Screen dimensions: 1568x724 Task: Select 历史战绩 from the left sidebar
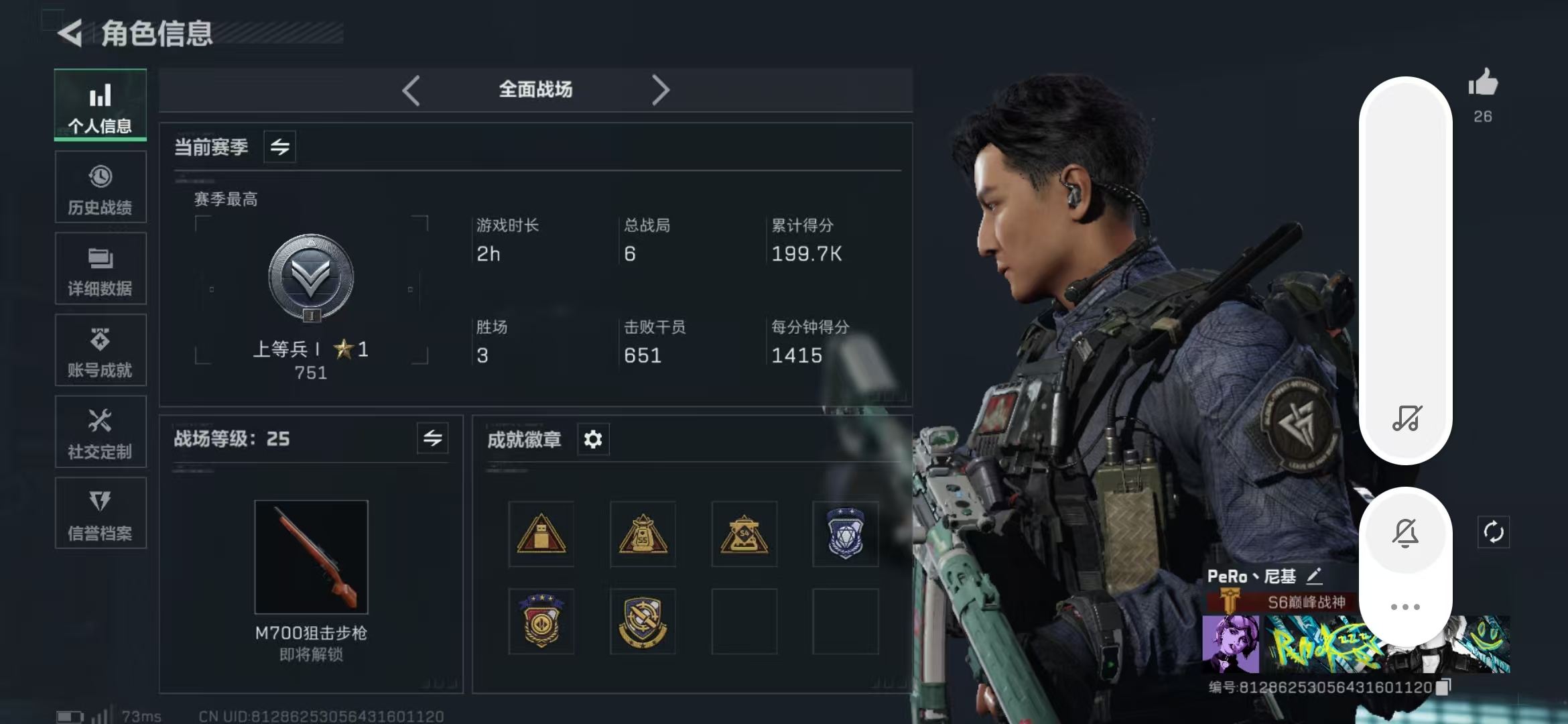[x=100, y=187]
